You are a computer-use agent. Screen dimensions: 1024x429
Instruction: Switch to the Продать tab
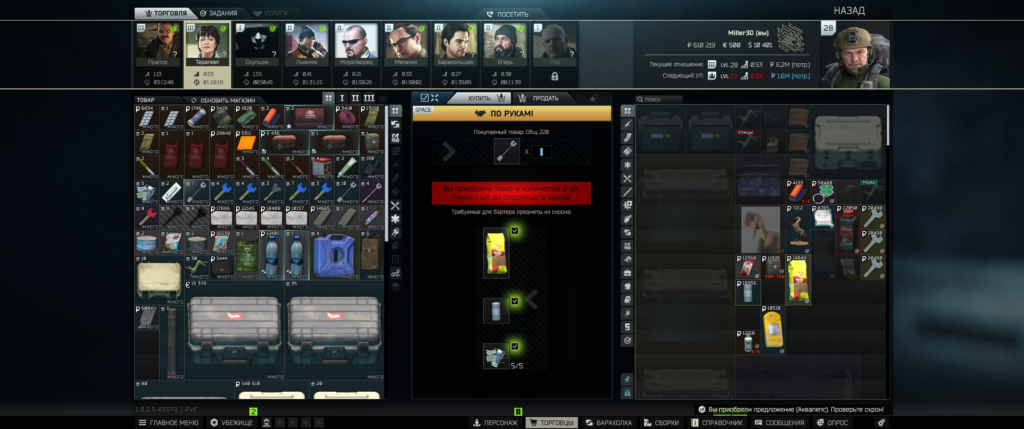(540, 98)
